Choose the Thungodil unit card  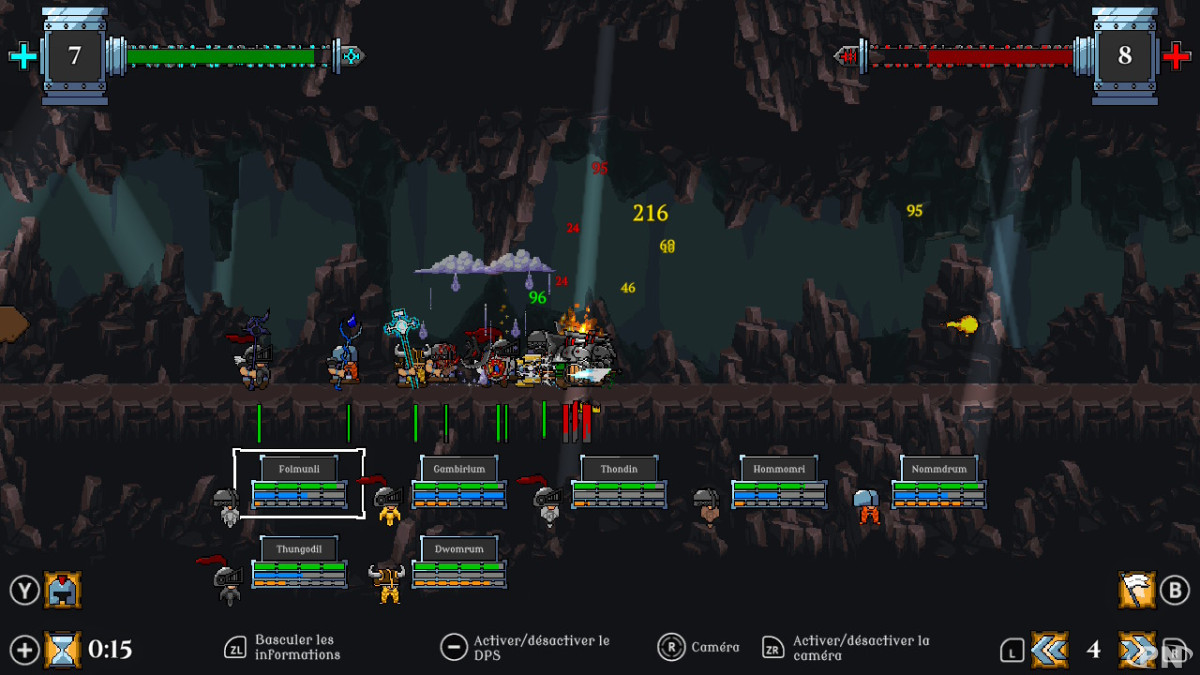coord(298,563)
